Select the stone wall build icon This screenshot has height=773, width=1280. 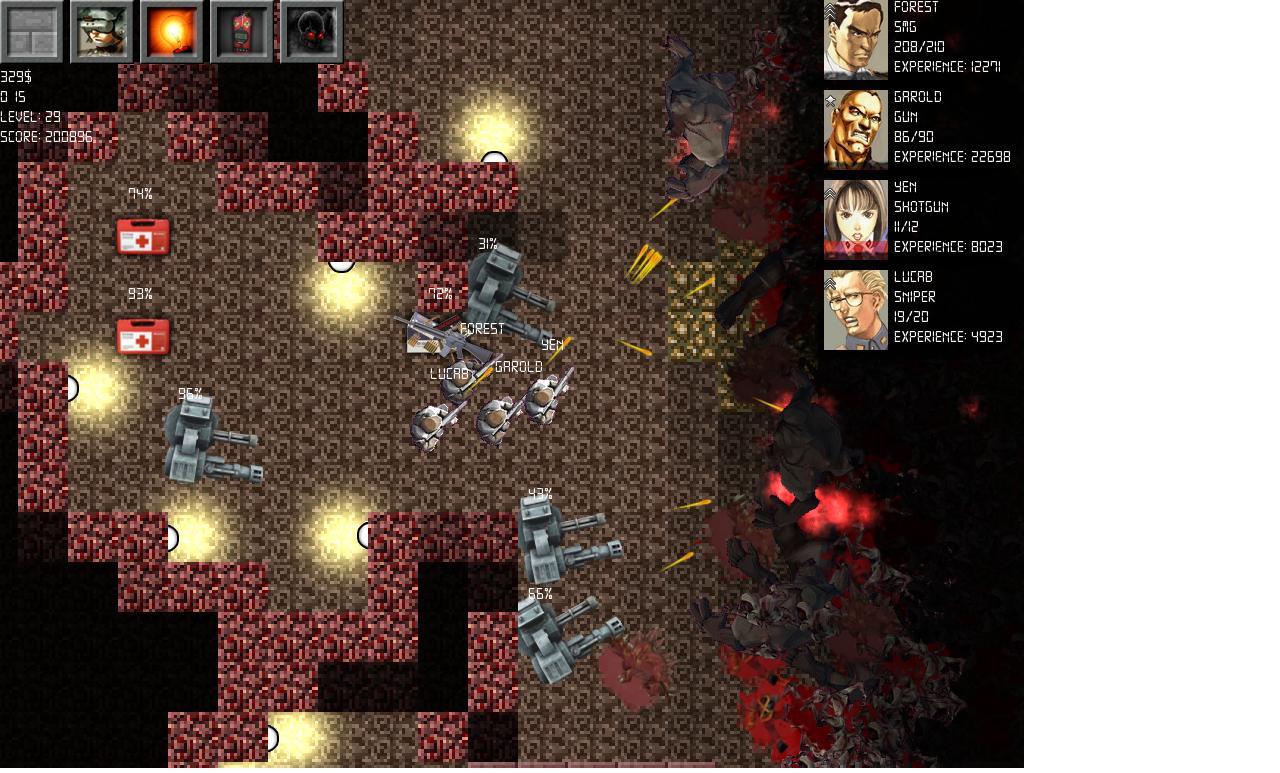tap(32, 31)
